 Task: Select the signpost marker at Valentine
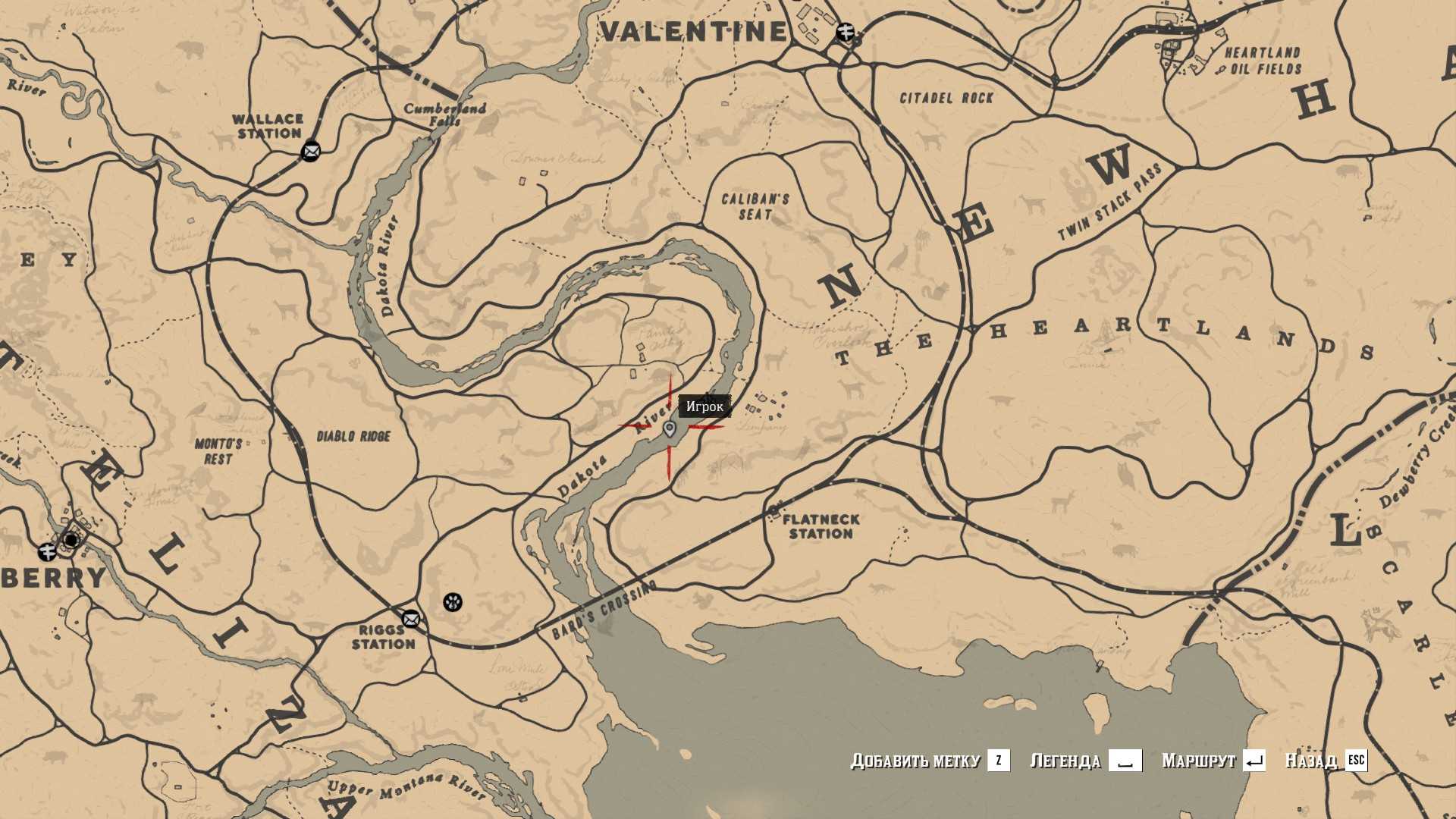tap(846, 33)
